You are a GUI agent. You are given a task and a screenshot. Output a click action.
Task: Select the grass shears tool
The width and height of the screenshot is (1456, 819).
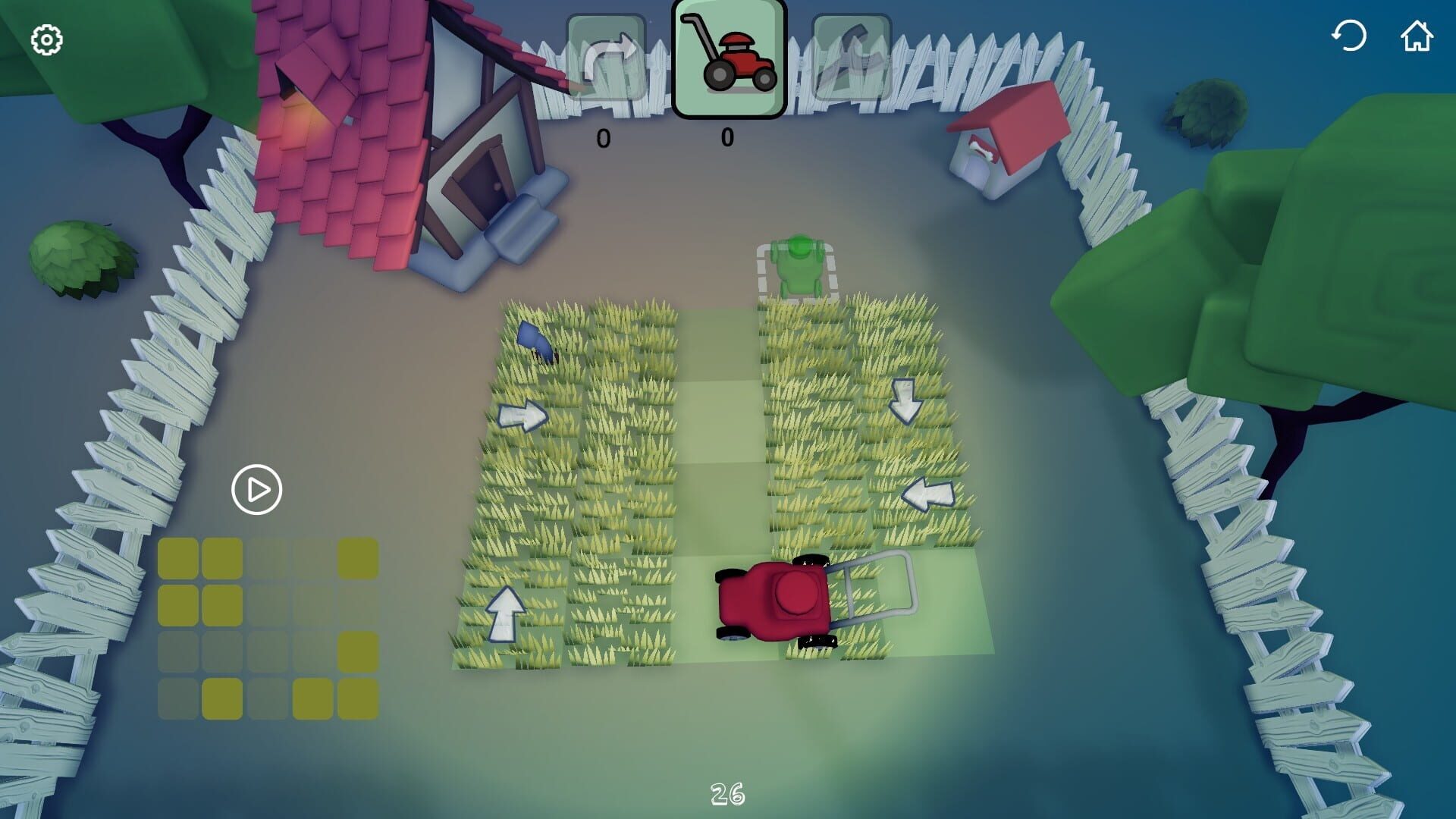851,57
